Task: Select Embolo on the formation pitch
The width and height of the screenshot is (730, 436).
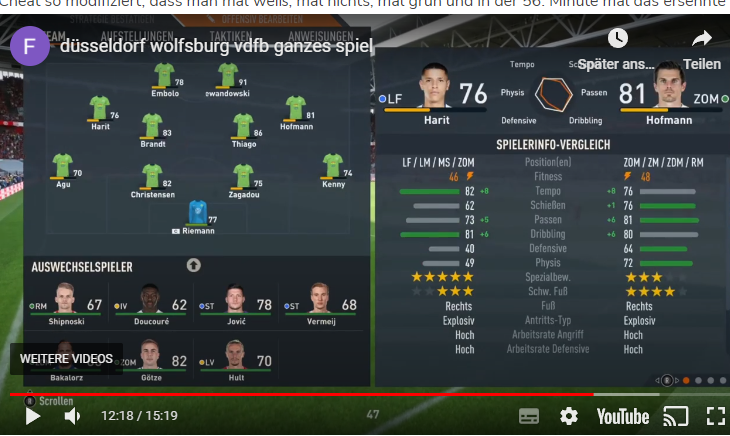Action: 164,75
